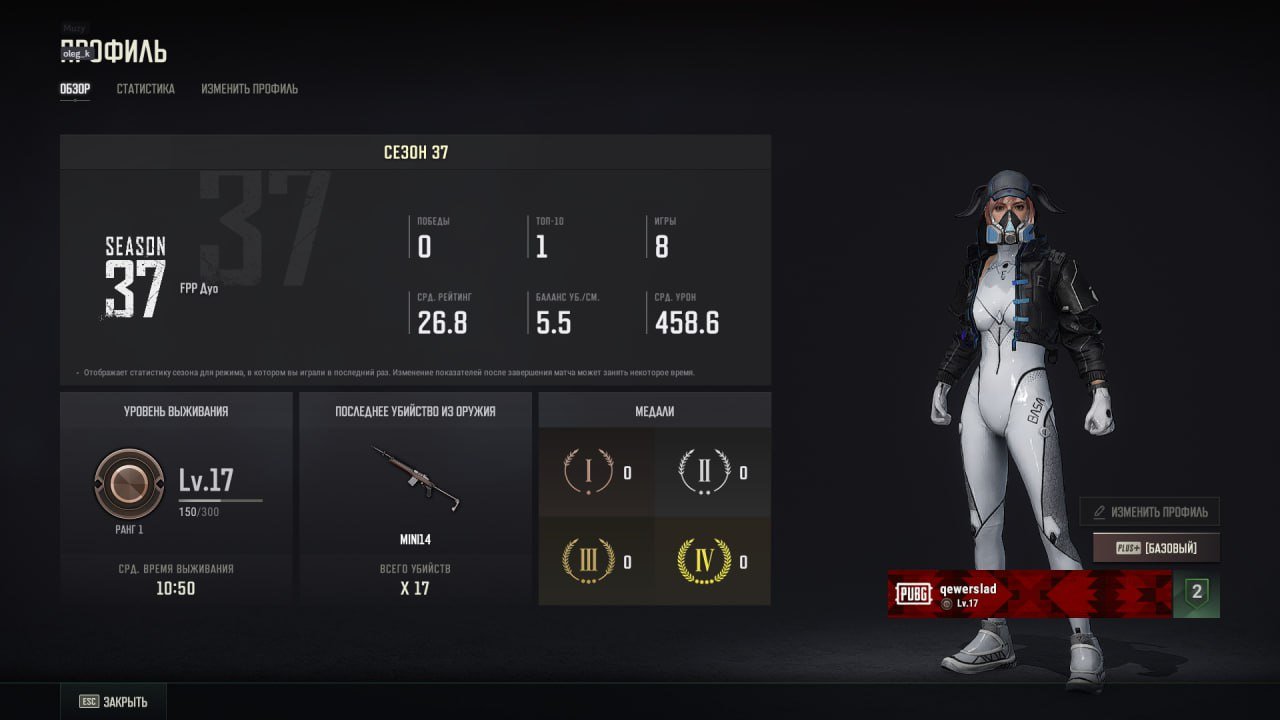1280x720 pixels.
Task: Choose the medal II laurel icon
Action: point(704,472)
